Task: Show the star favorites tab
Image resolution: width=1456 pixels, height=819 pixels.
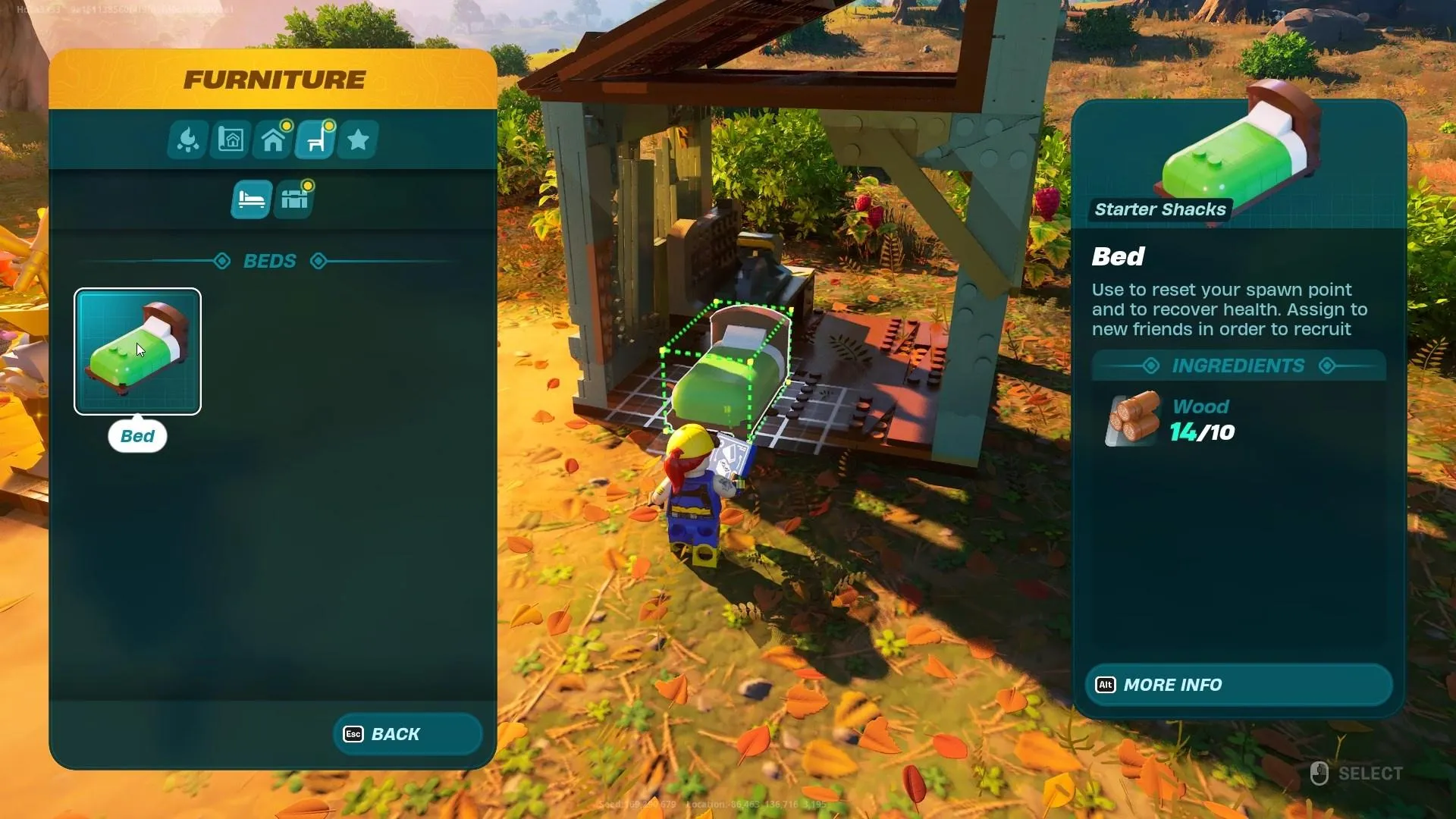Action: [x=358, y=140]
